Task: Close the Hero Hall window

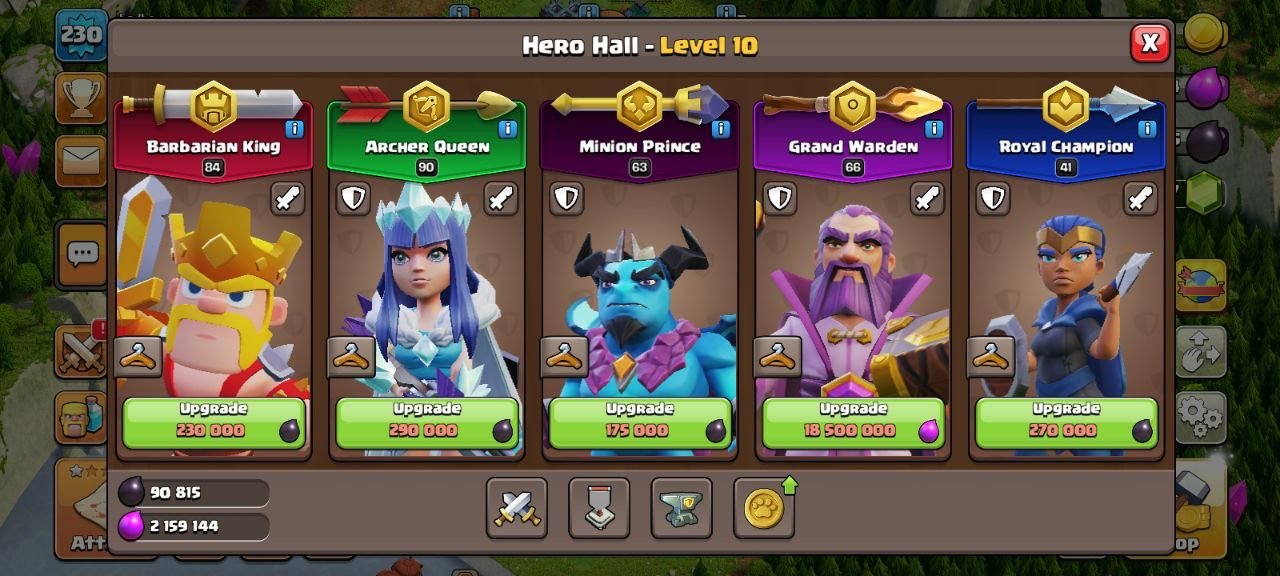Action: point(1150,43)
